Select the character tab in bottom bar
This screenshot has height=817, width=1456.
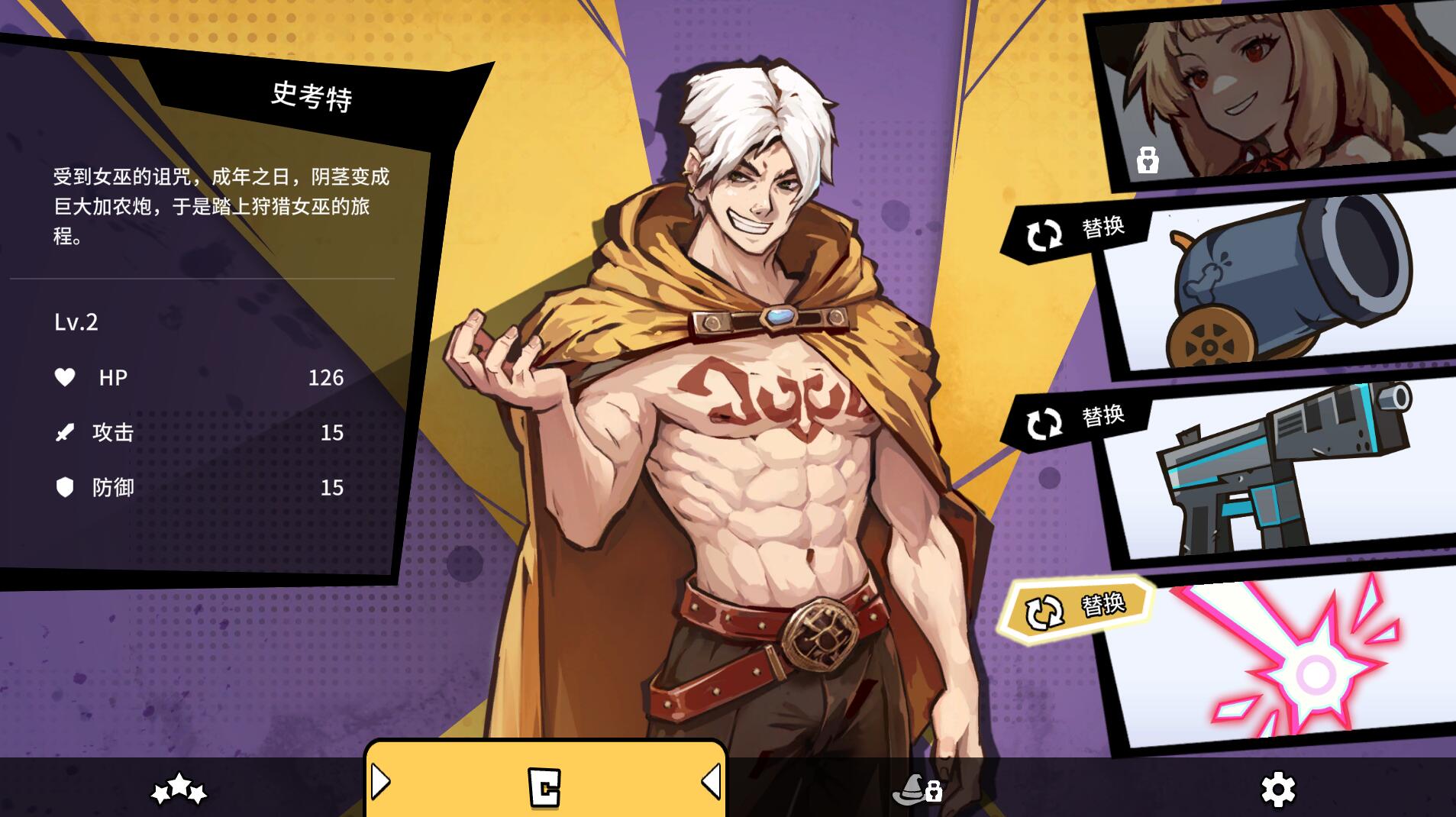pos(544,786)
